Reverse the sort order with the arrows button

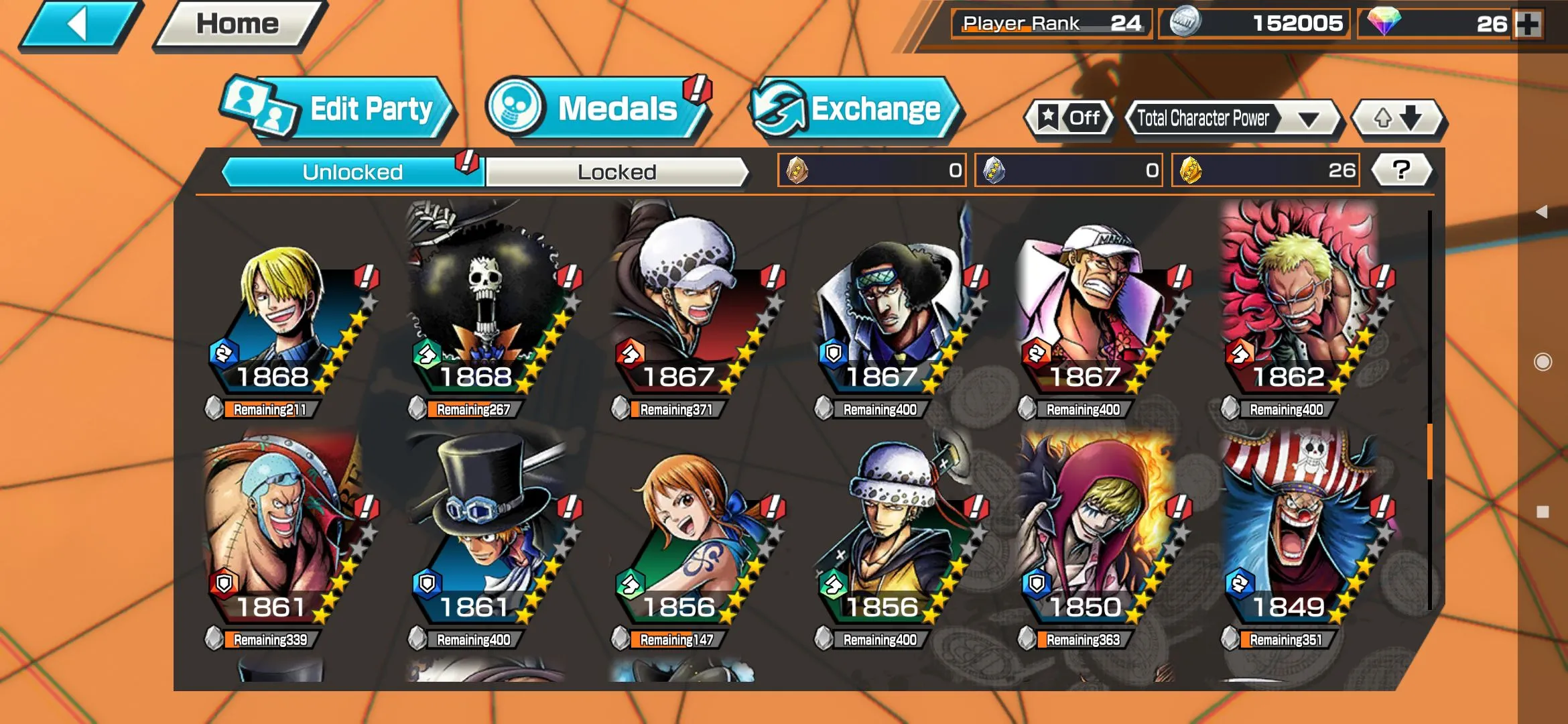click(x=1398, y=119)
